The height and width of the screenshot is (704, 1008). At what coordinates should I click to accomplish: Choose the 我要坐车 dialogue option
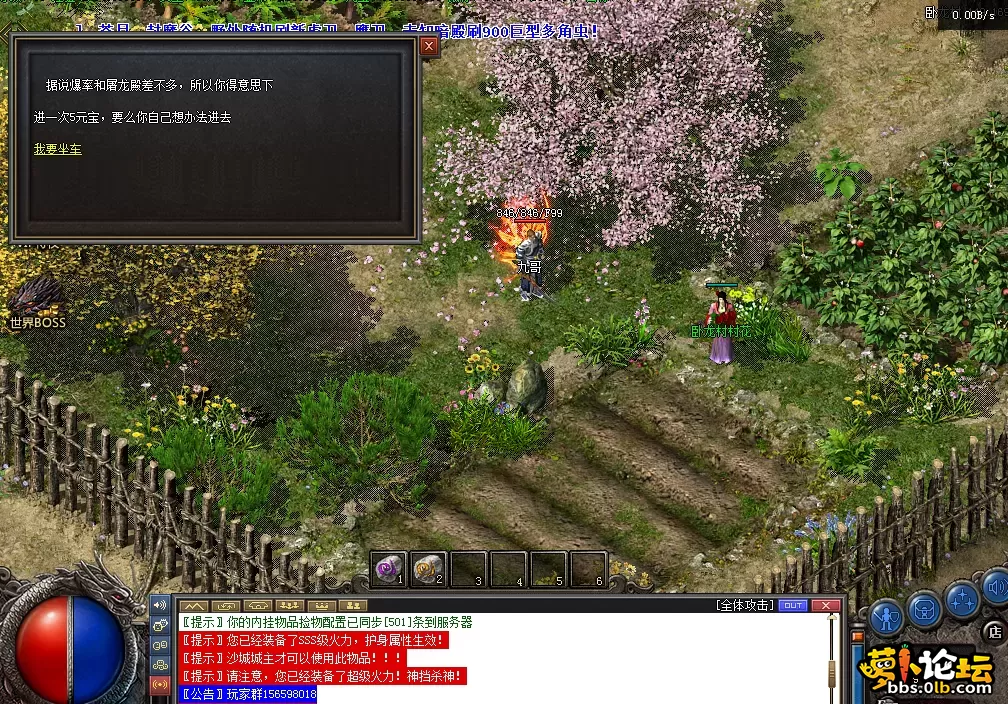[x=57, y=149]
